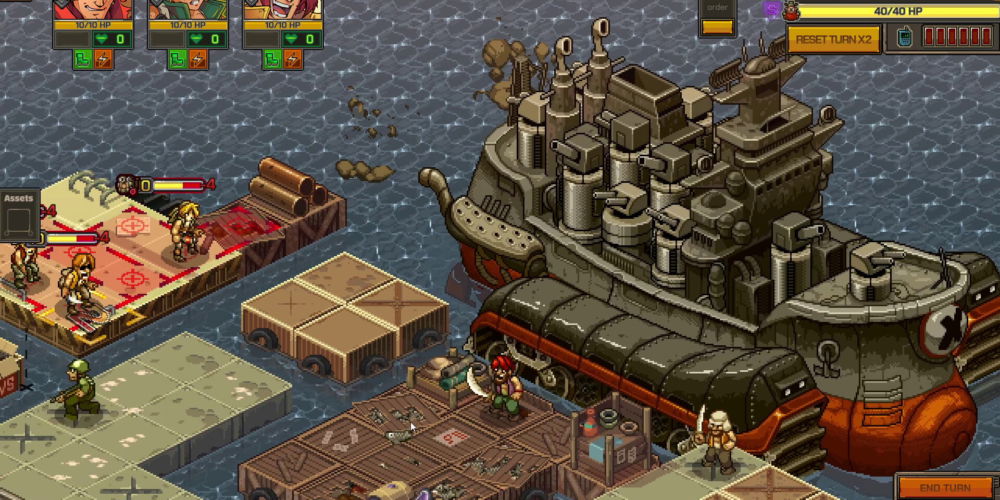The image size is (1000, 500).
Task: Click the RESET TURN X2 button
Action: coord(833,38)
